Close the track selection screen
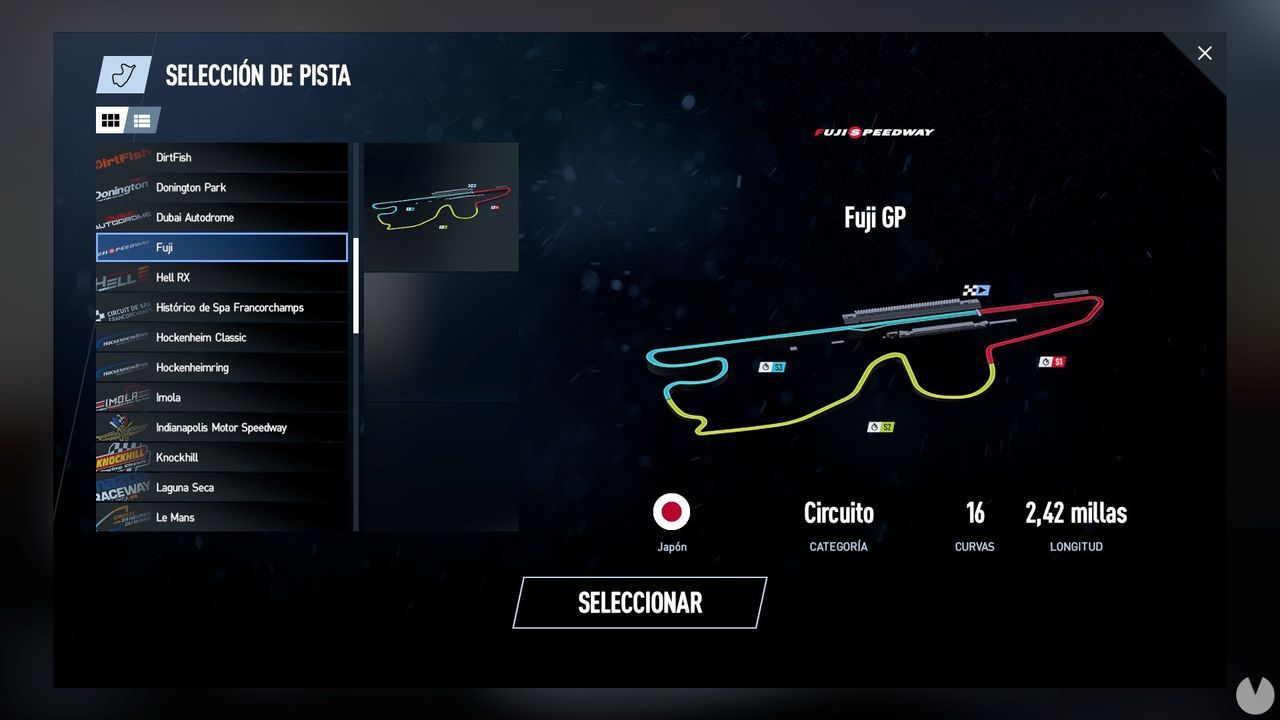1280x720 pixels. 1204,53
